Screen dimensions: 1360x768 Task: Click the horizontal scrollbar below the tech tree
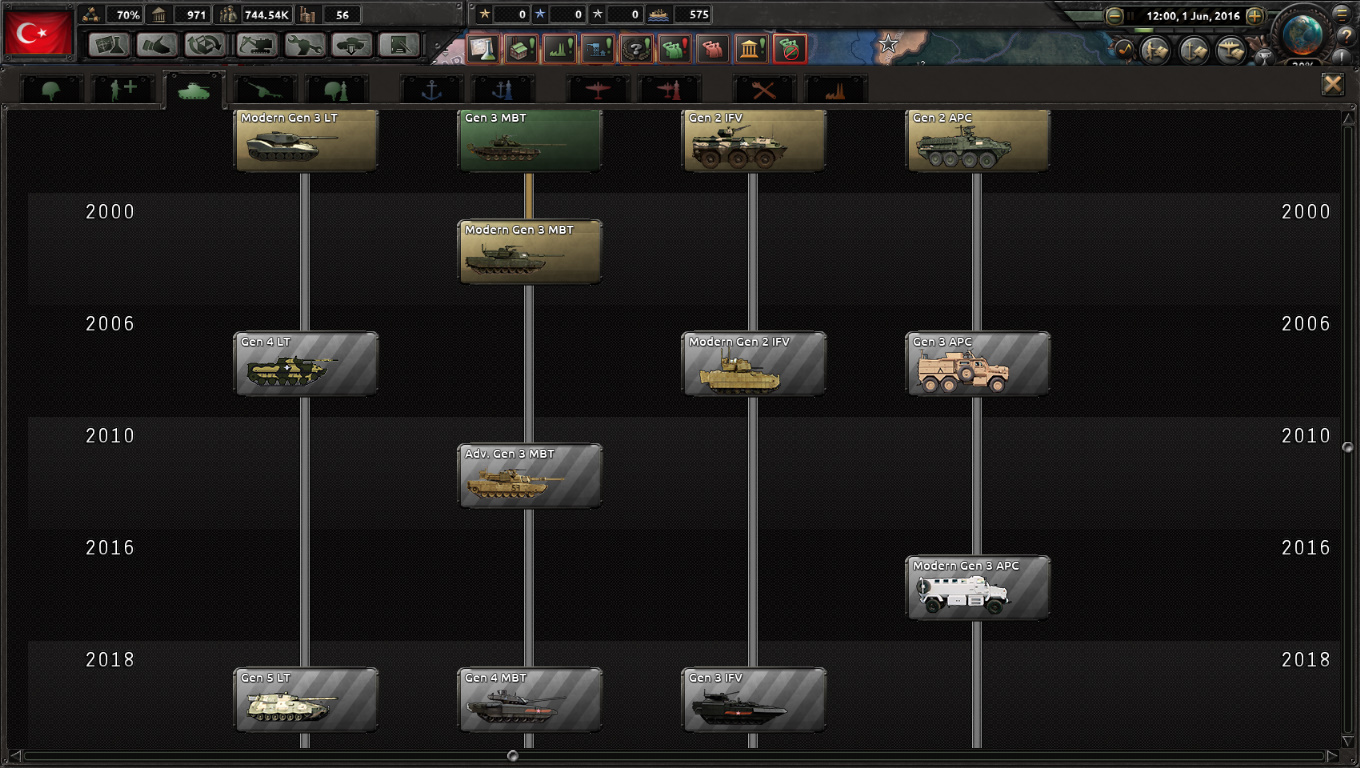(515, 757)
